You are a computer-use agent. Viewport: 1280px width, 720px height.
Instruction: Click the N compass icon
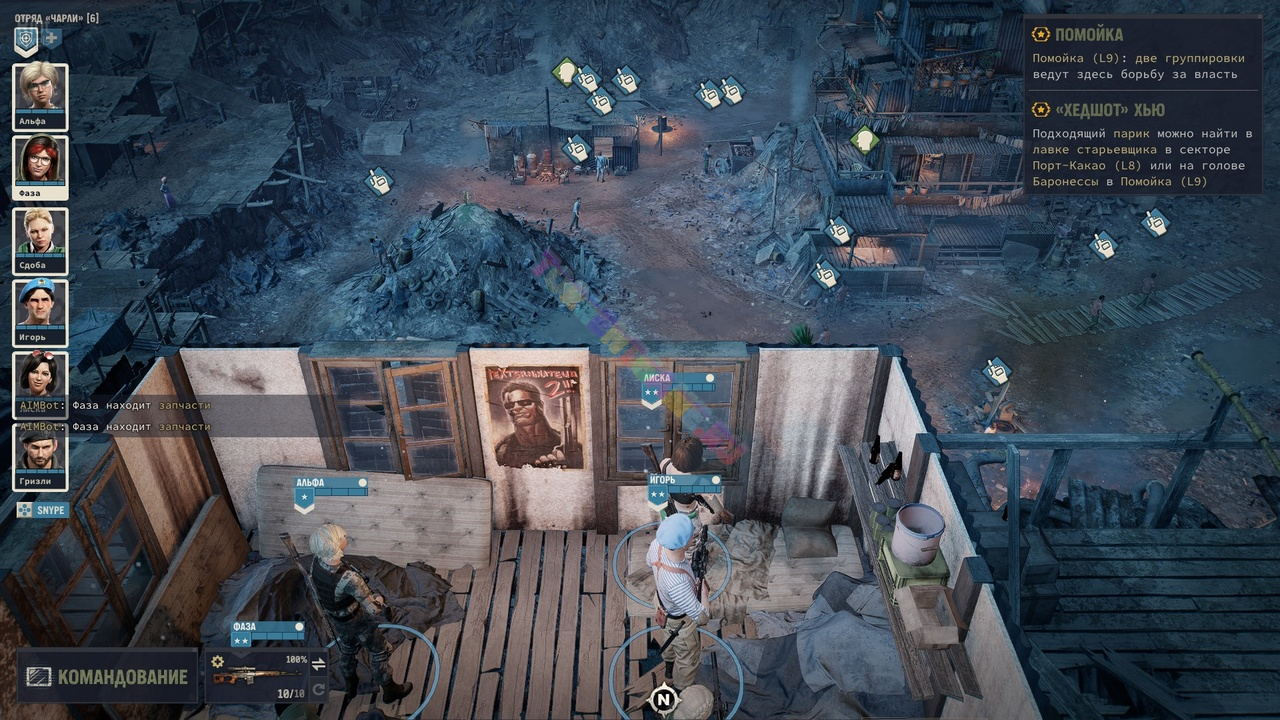click(662, 699)
